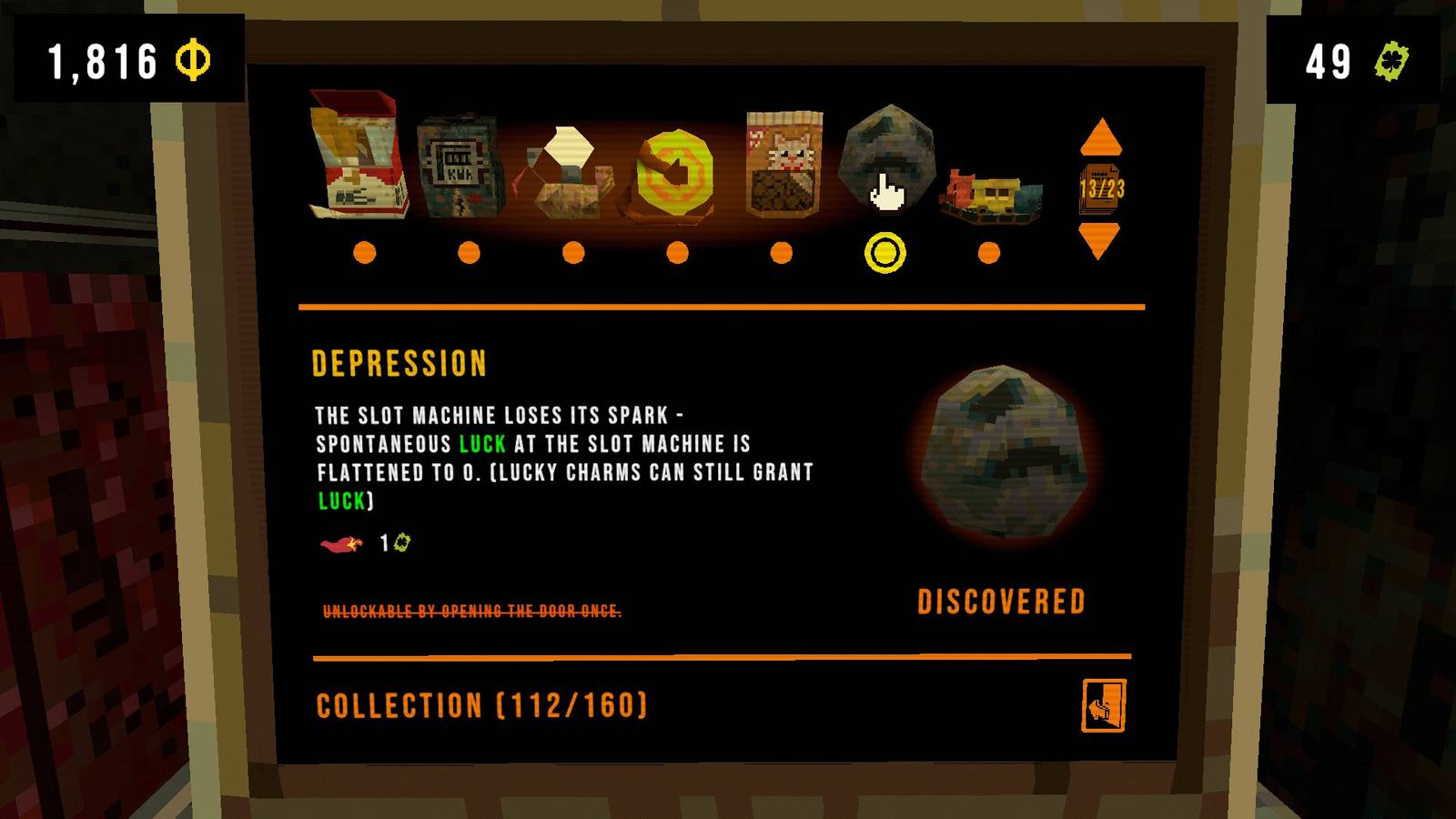The image size is (1456, 819).
Task: Select the dot under the cigarette pack
Action: [x=365, y=252]
